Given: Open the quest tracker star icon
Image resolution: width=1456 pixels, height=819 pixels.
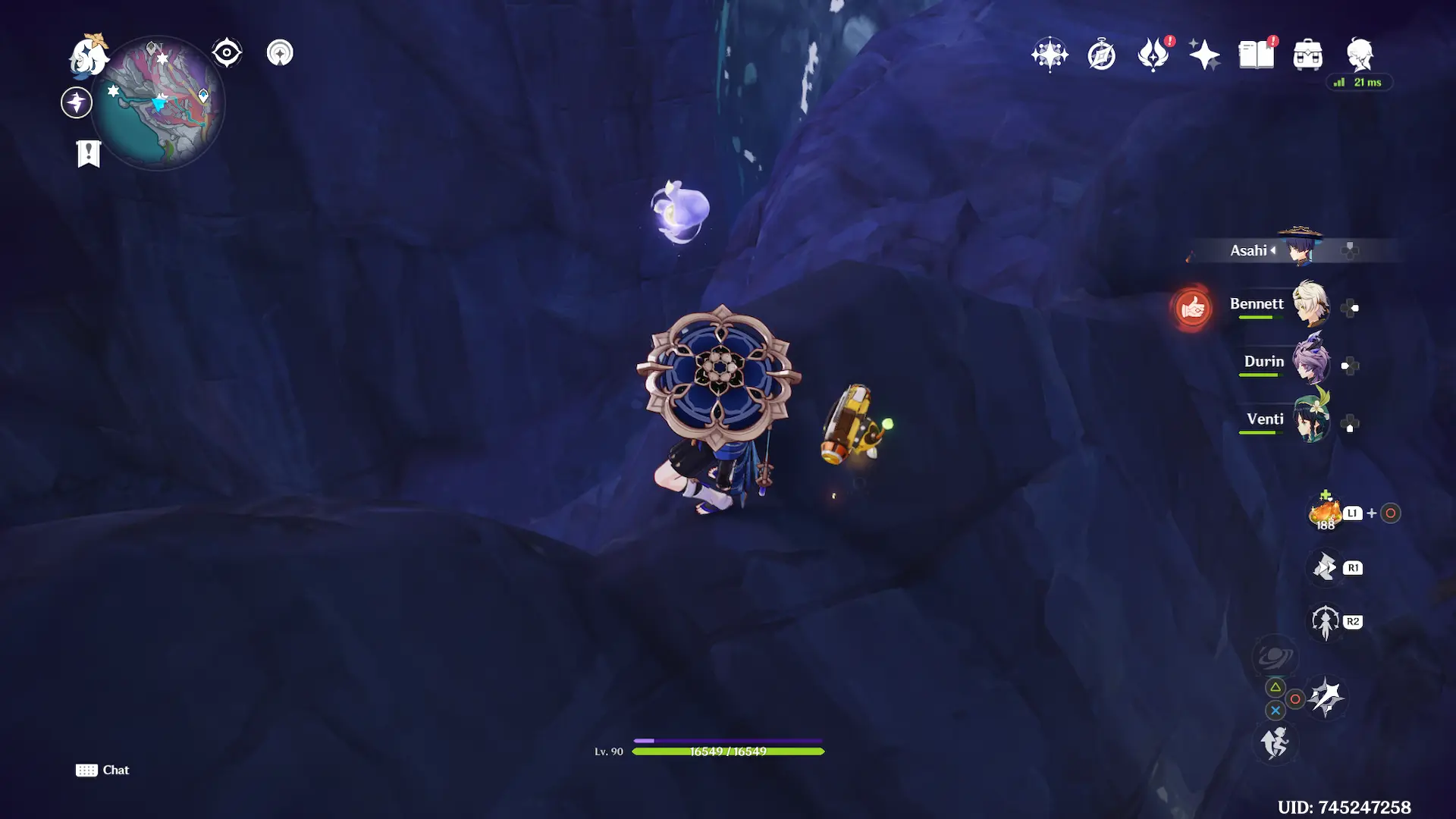Looking at the screenshot, I should [77, 102].
